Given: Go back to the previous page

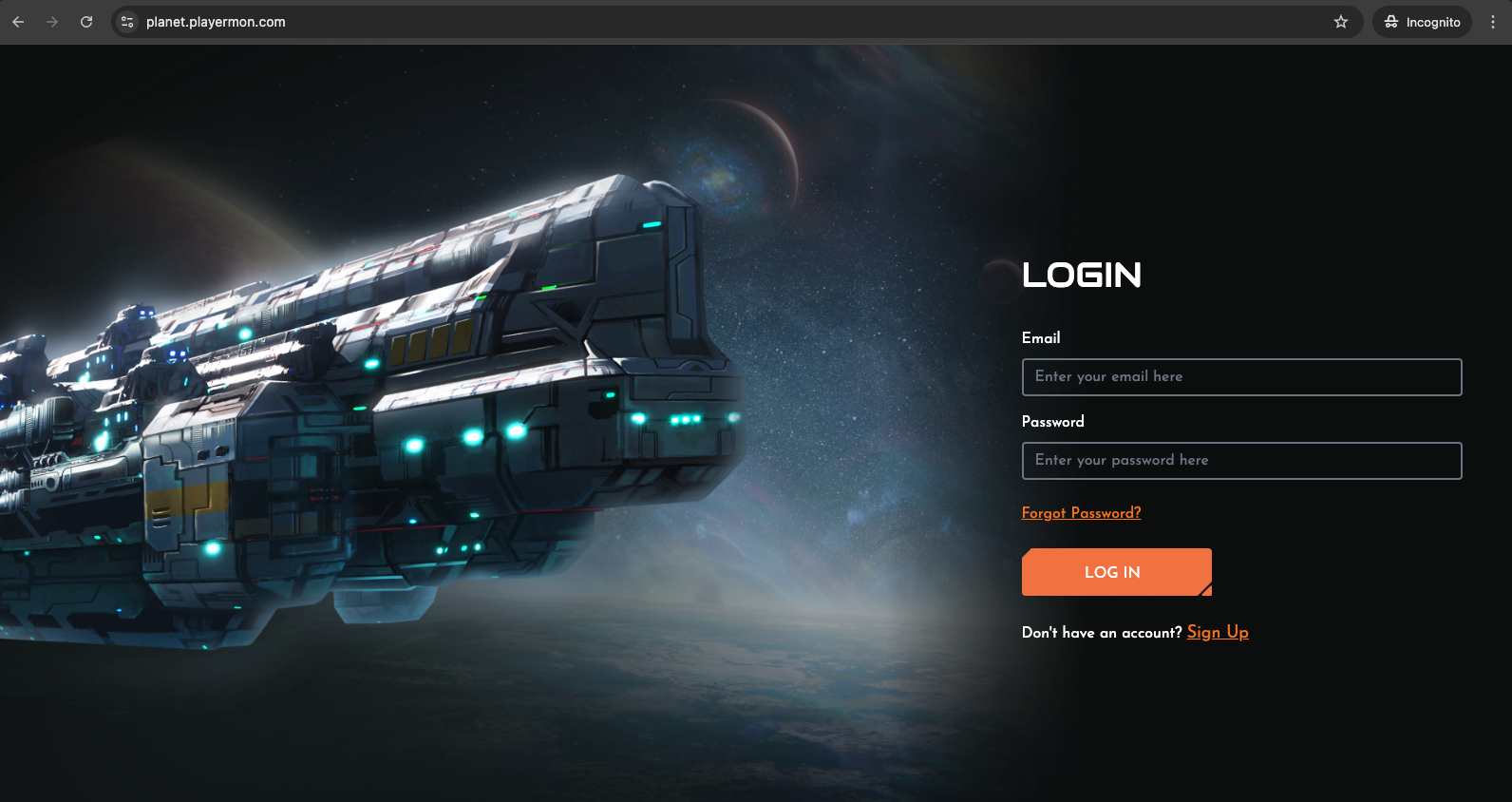Looking at the screenshot, I should pyautogui.click(x=17, y=21).
